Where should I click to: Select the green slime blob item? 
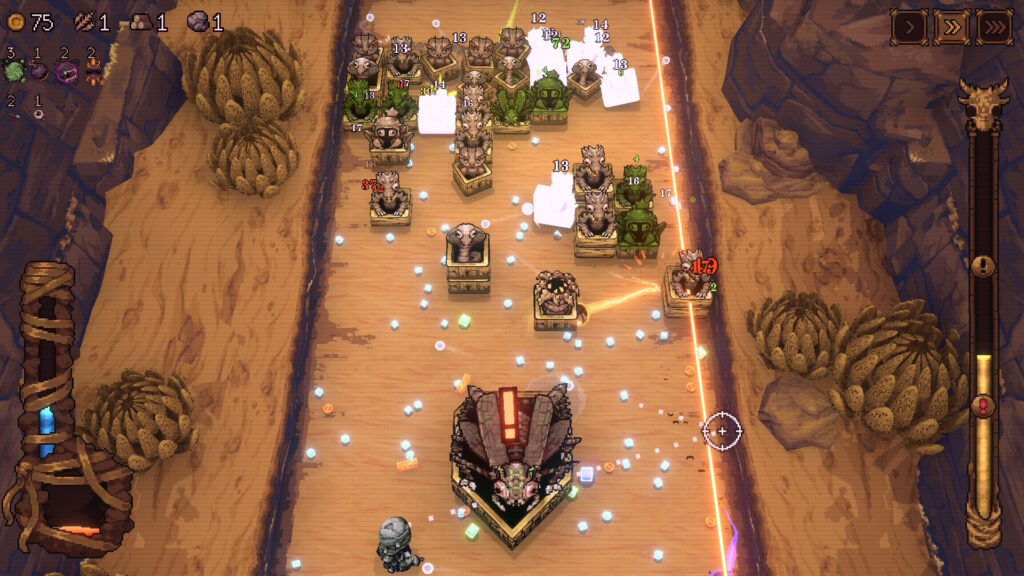tap(14, 71)
